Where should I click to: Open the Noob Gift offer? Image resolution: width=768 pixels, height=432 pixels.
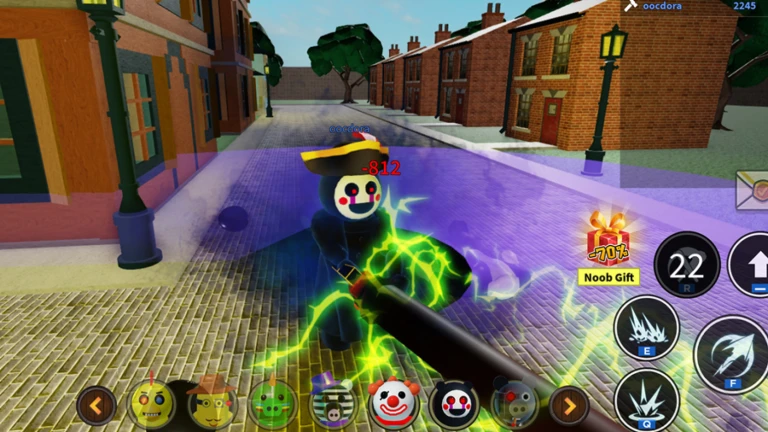[x=606, y=248]
